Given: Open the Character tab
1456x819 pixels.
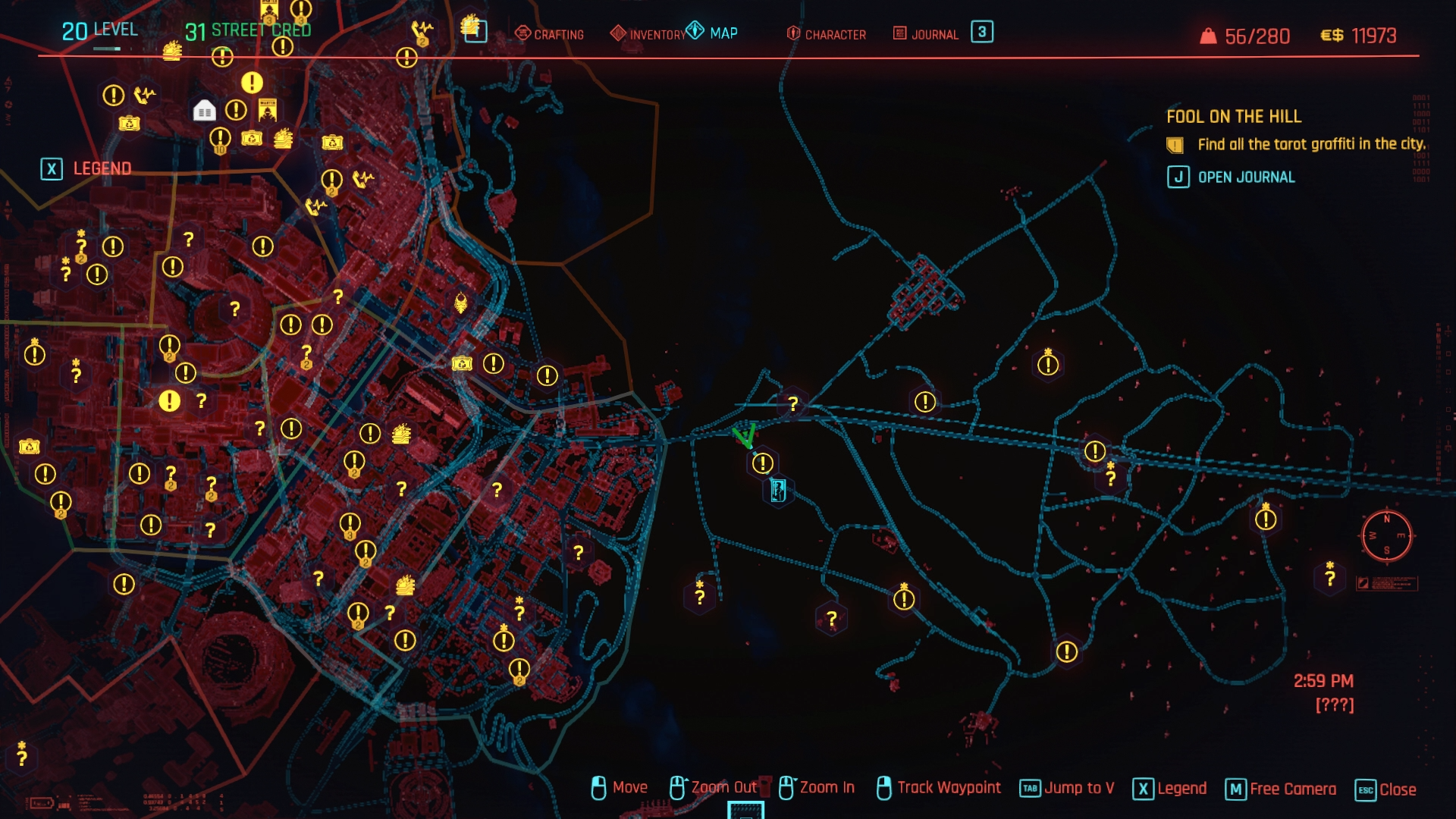Looking at the screenshot, I should pyautogui.click(x=827, y=34).
